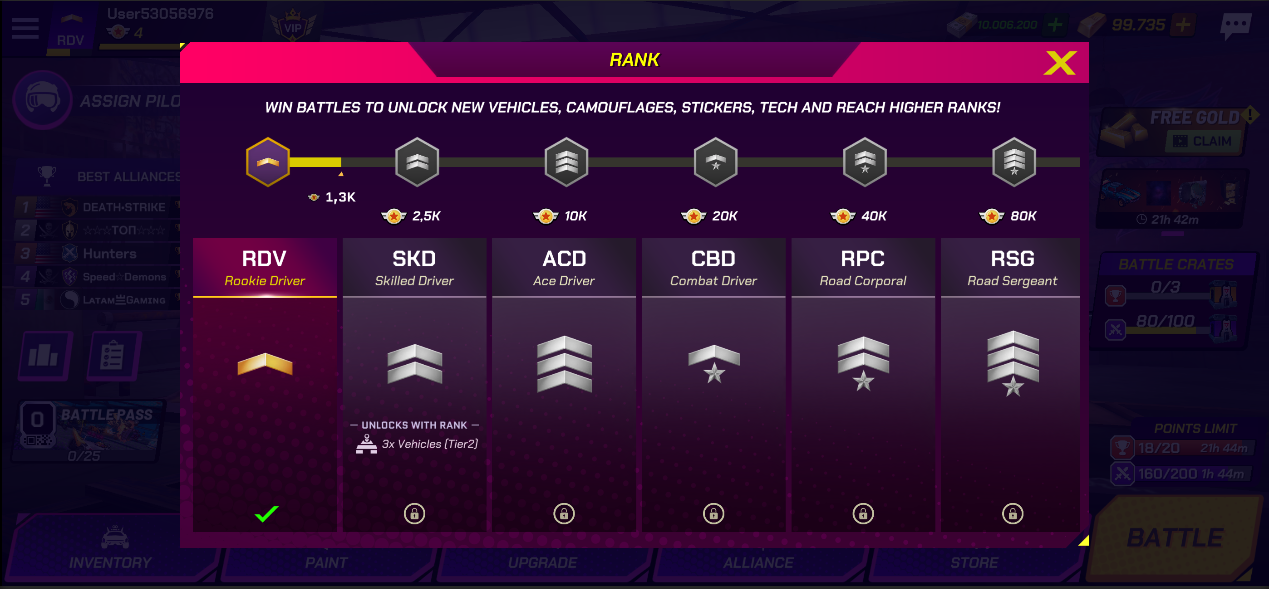This screenshot has width=1269, height=589.
Task: Choose the ACD Ace Driver rank card
Action: pos(564,384)
